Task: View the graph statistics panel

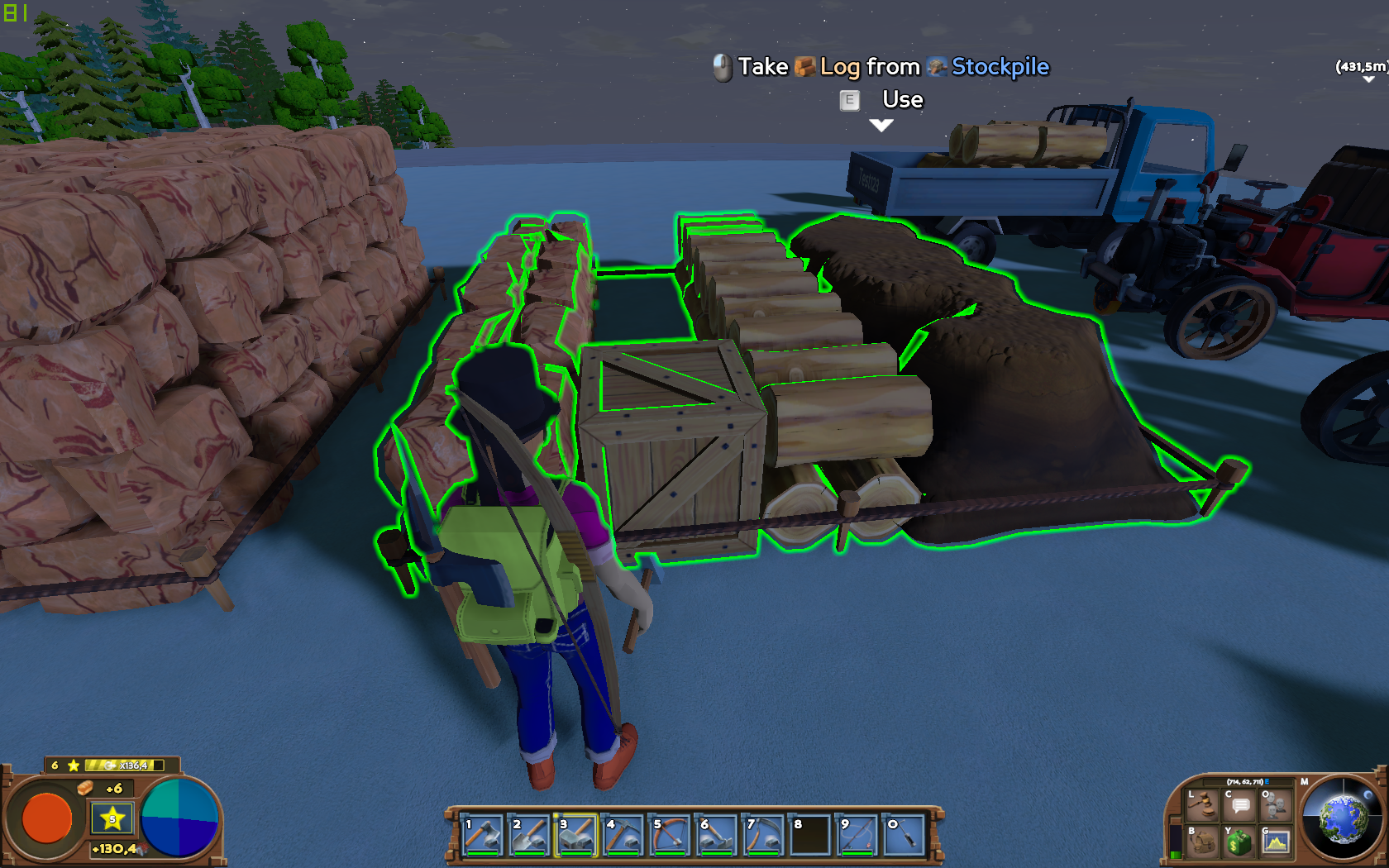Action: click(x=1276, y=842)
